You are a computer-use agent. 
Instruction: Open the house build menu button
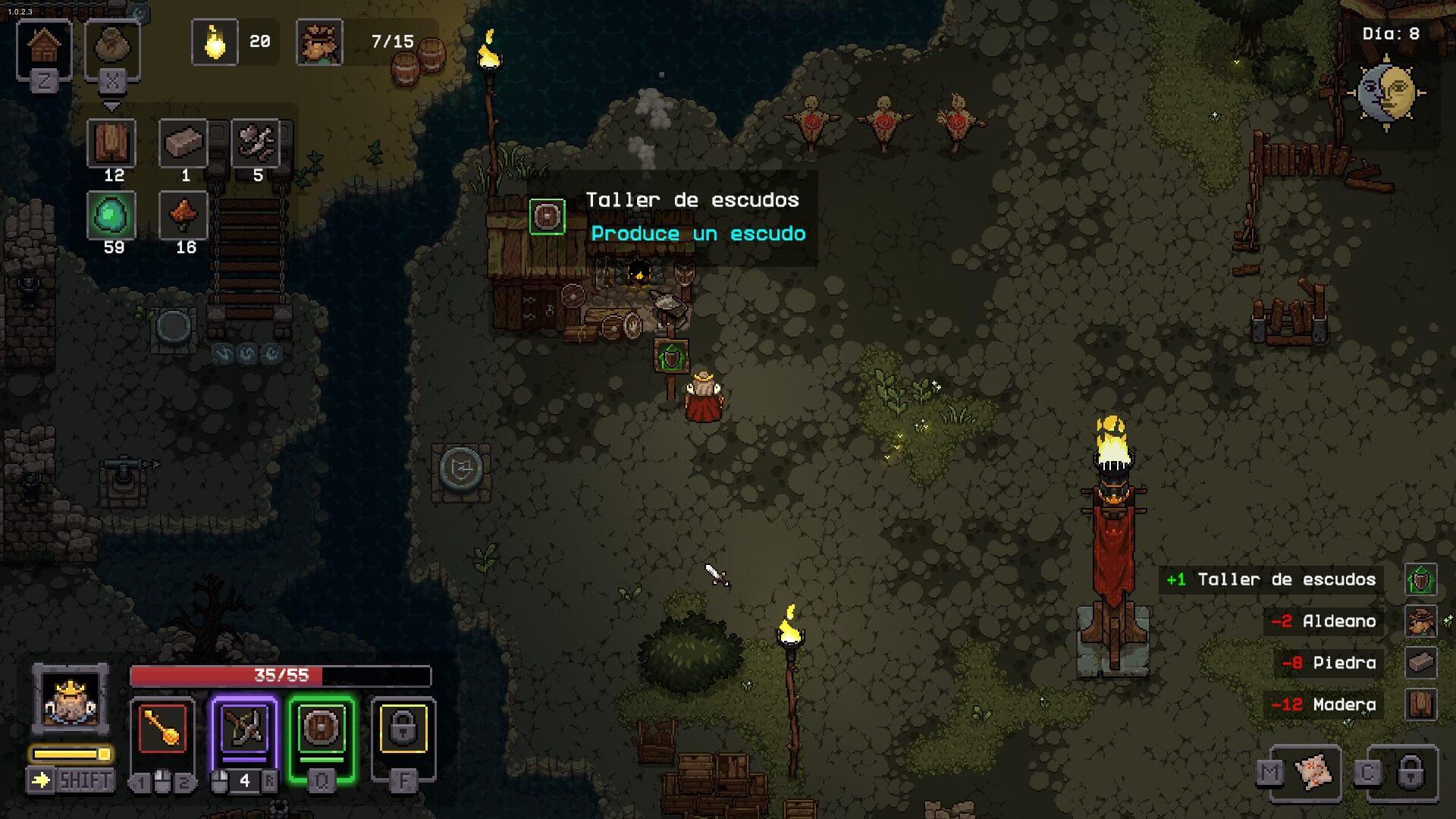pos(44,48)
